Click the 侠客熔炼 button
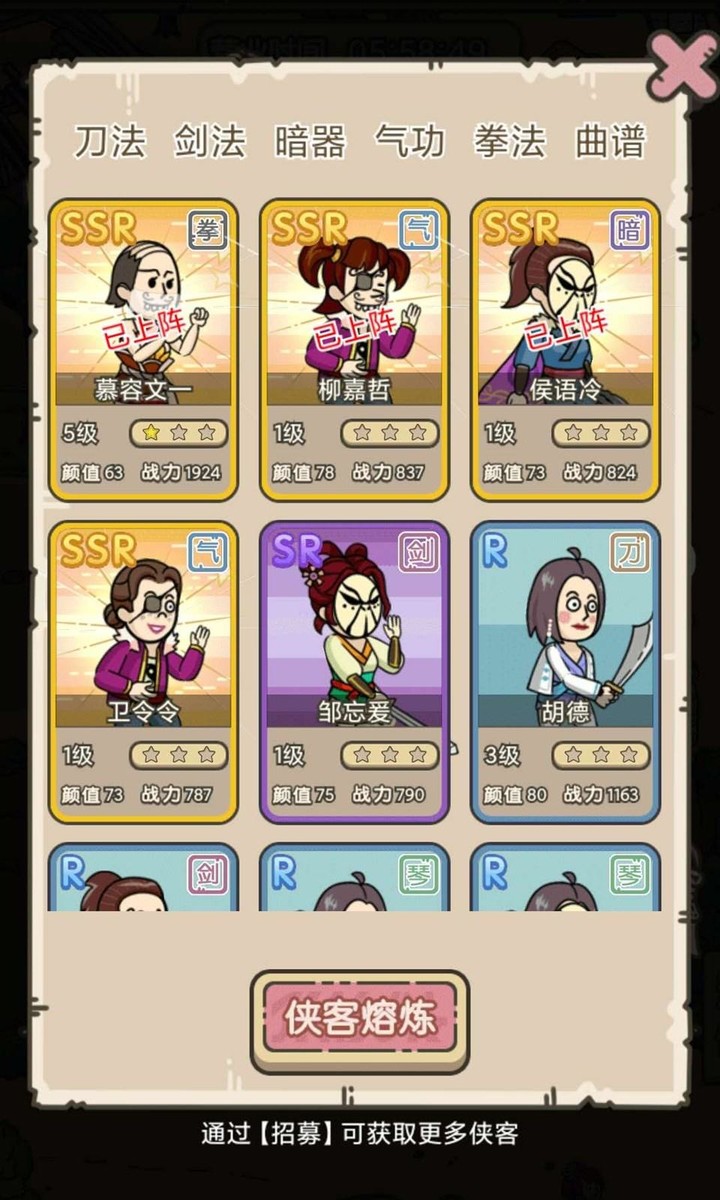The image size is (720, 1200). (x=360, y=1019)
